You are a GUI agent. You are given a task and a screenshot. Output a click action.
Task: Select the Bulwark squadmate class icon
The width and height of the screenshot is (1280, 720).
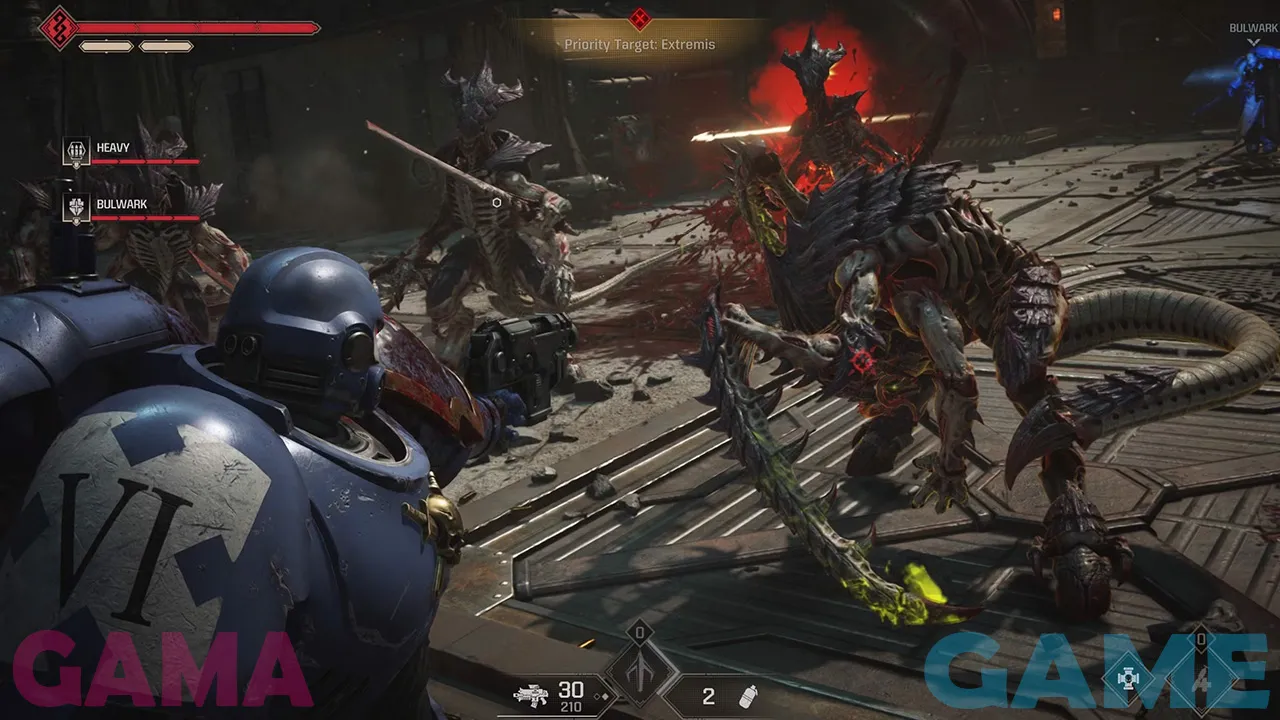pos(76,207)
